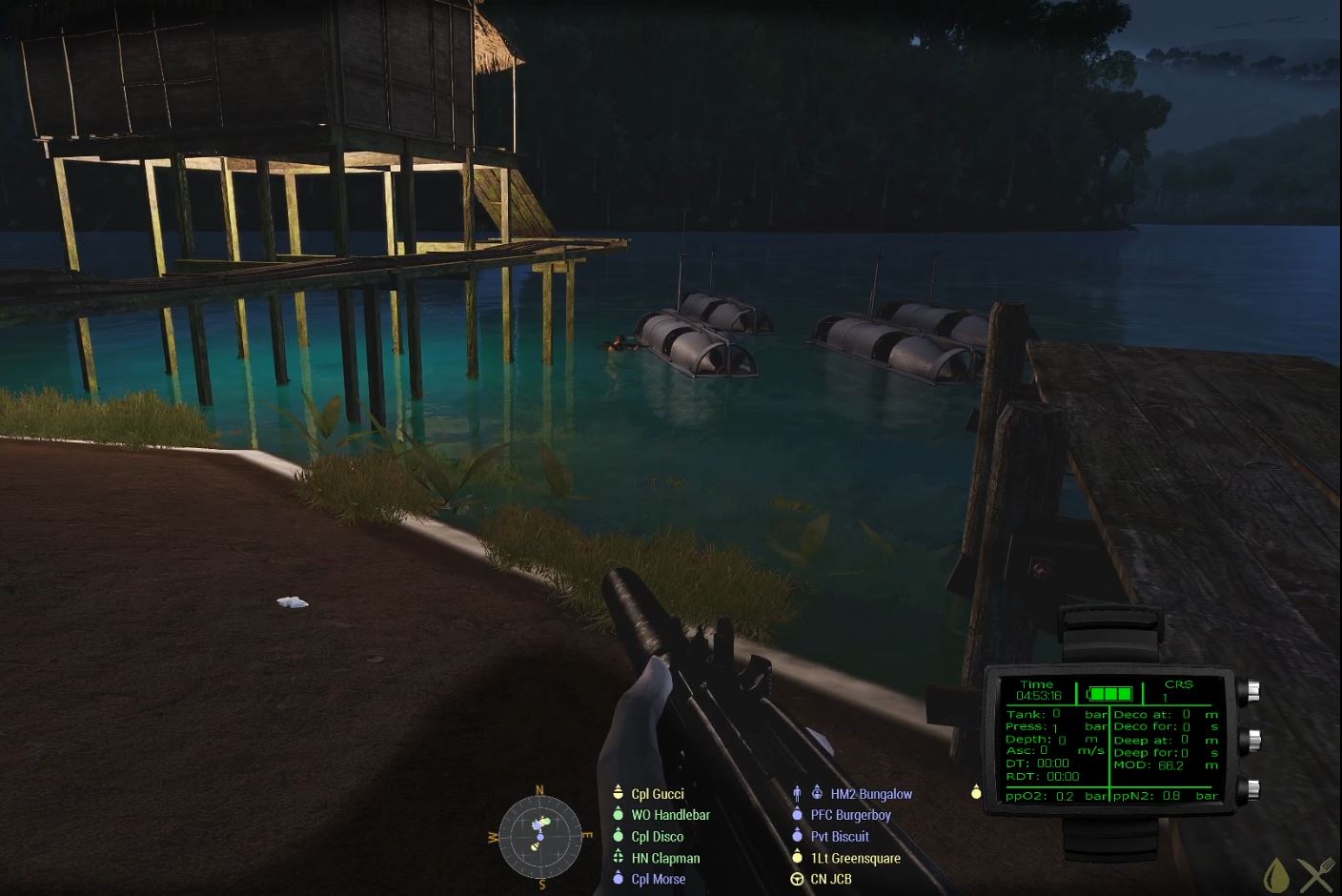Select HM2 Bungalow from the squad list
Image resolution: width=1342 pixels, height=896 pixels.
[x=870, y=794]
